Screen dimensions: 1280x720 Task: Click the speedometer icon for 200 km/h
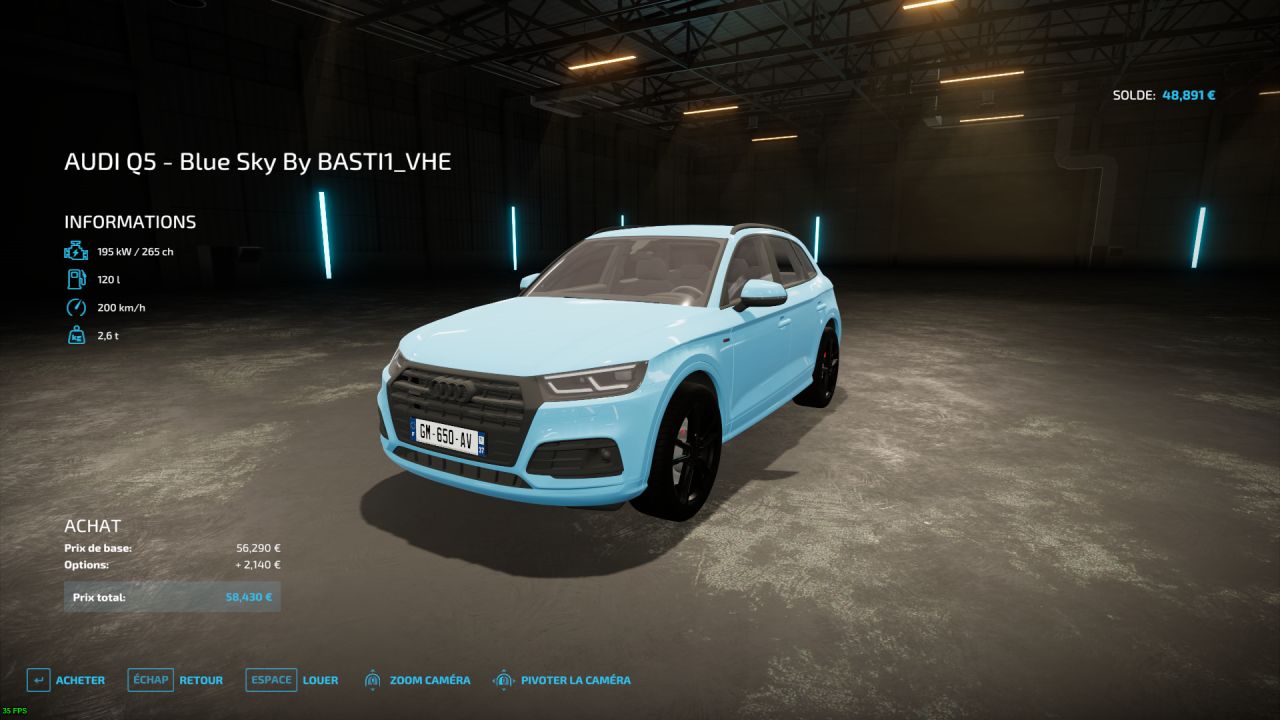74,309
